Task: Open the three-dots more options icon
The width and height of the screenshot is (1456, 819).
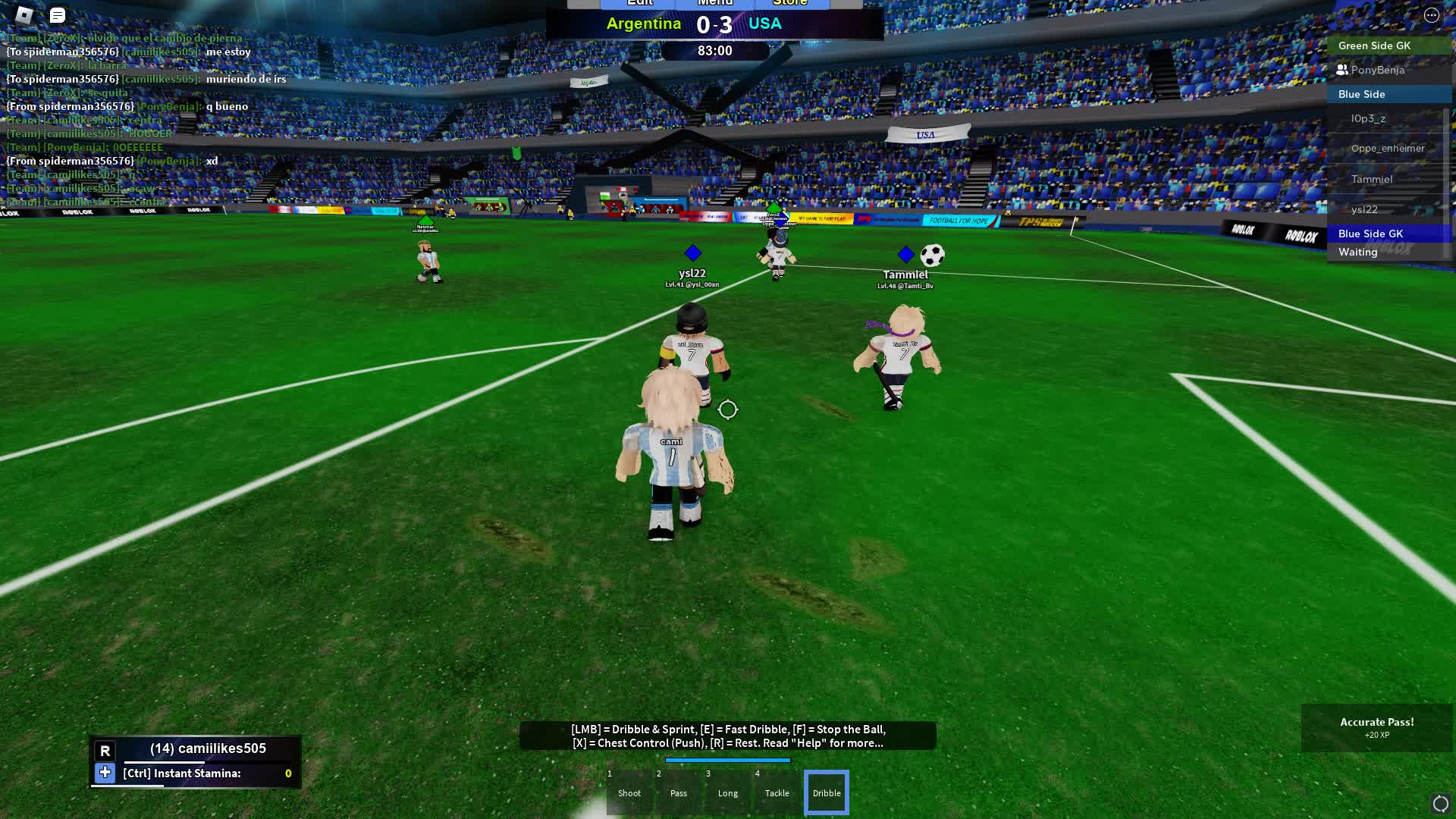Action: (1431, 15)
